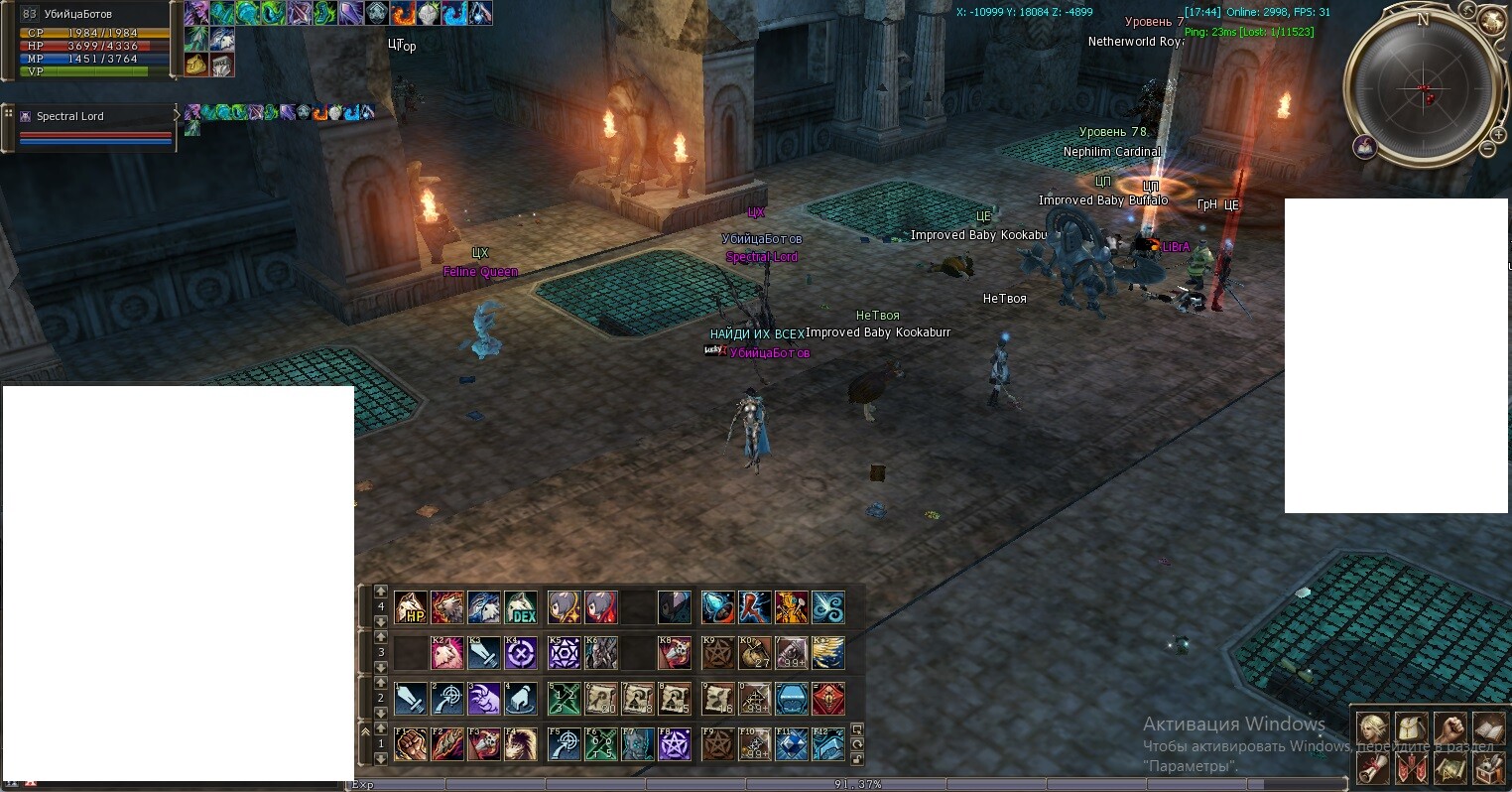This screenshot has height=792, width=1512.
Task: Open the character status elf portrait icon
Action: pos(1373,728)
